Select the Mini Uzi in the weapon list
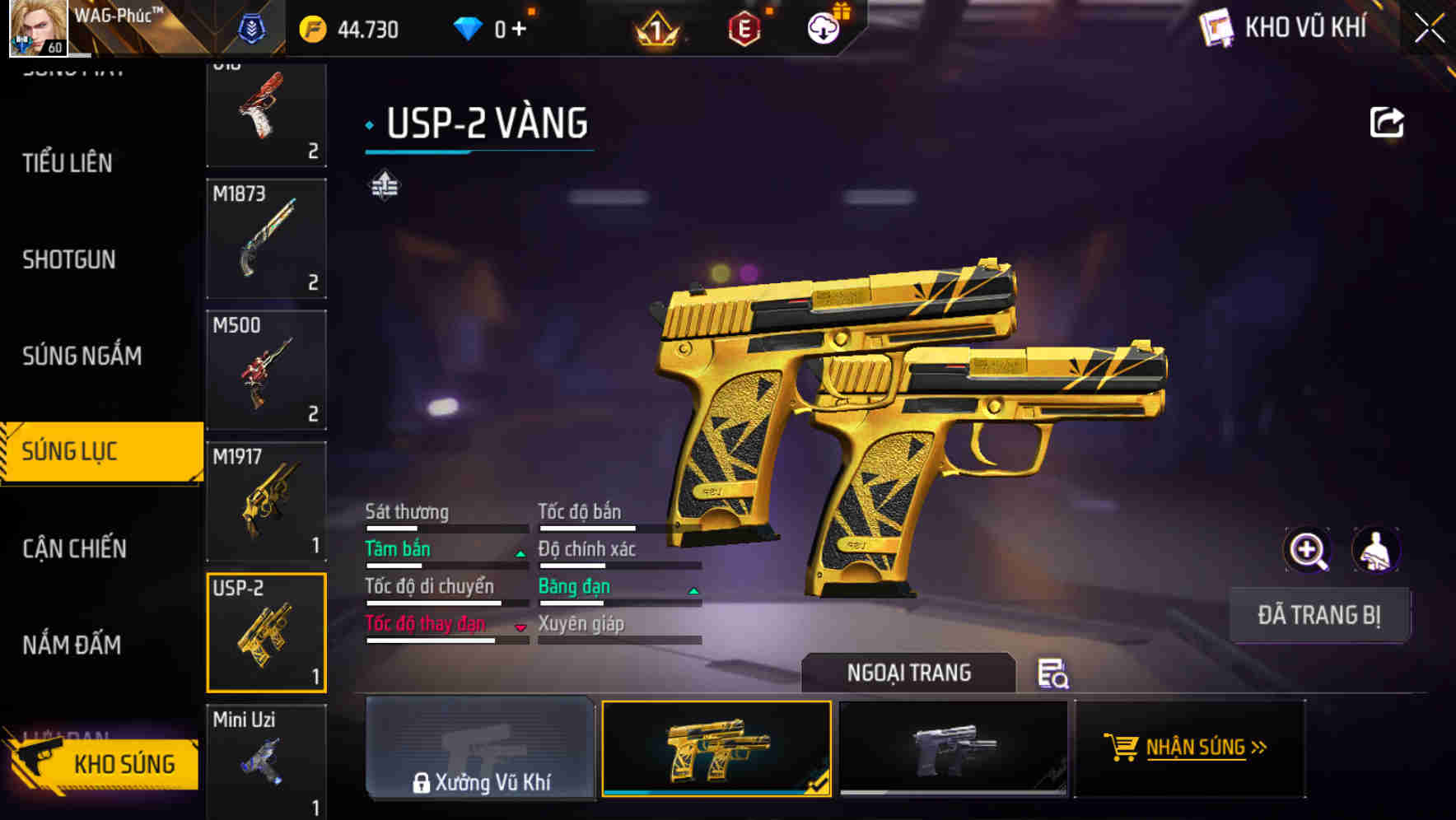Image resolution: width=1456 pixels, height=820 pixels. [x=266, y=762]
